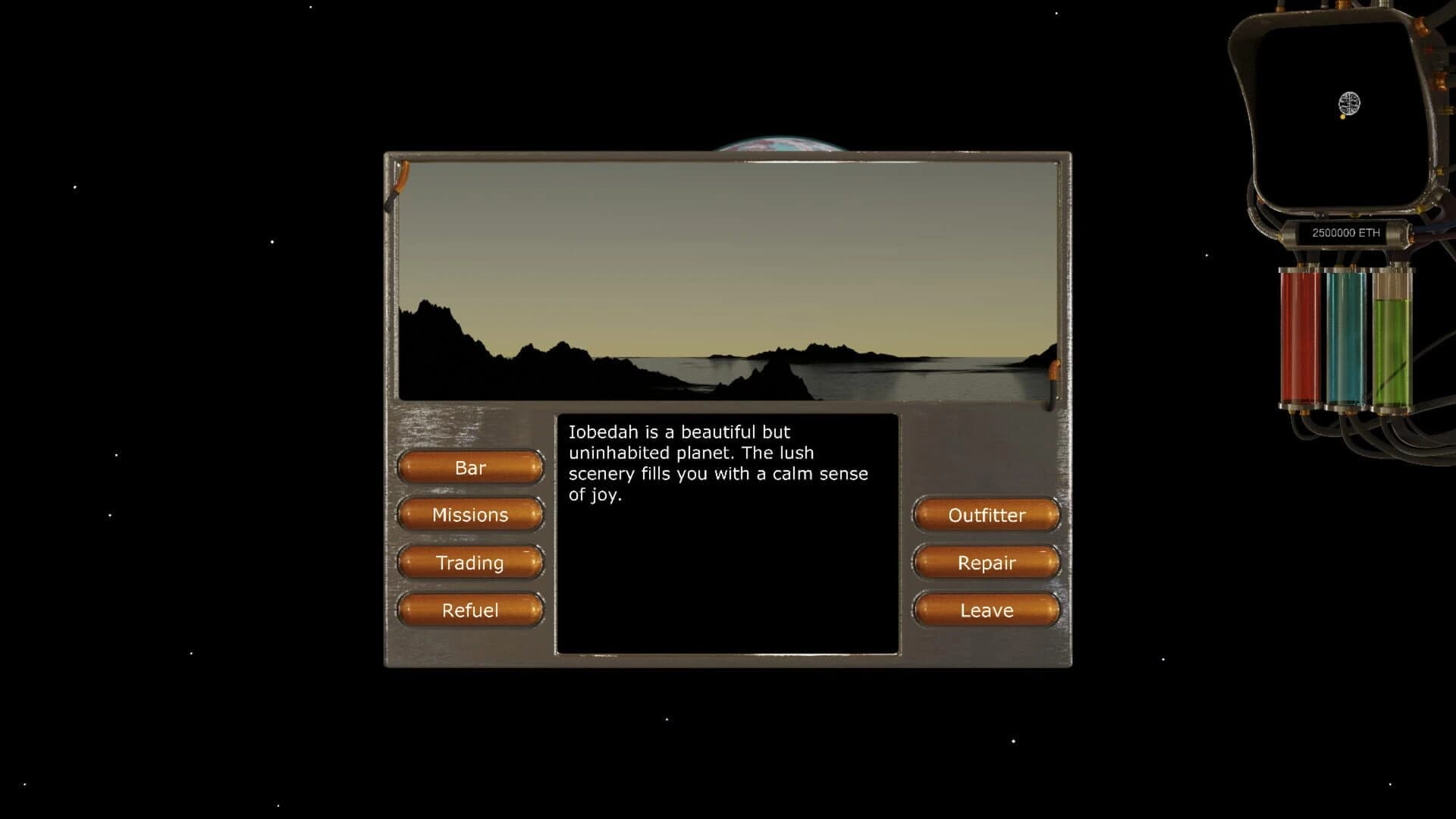Leave the planet Iobedah

pyautogui.click(x=986, y=610)
